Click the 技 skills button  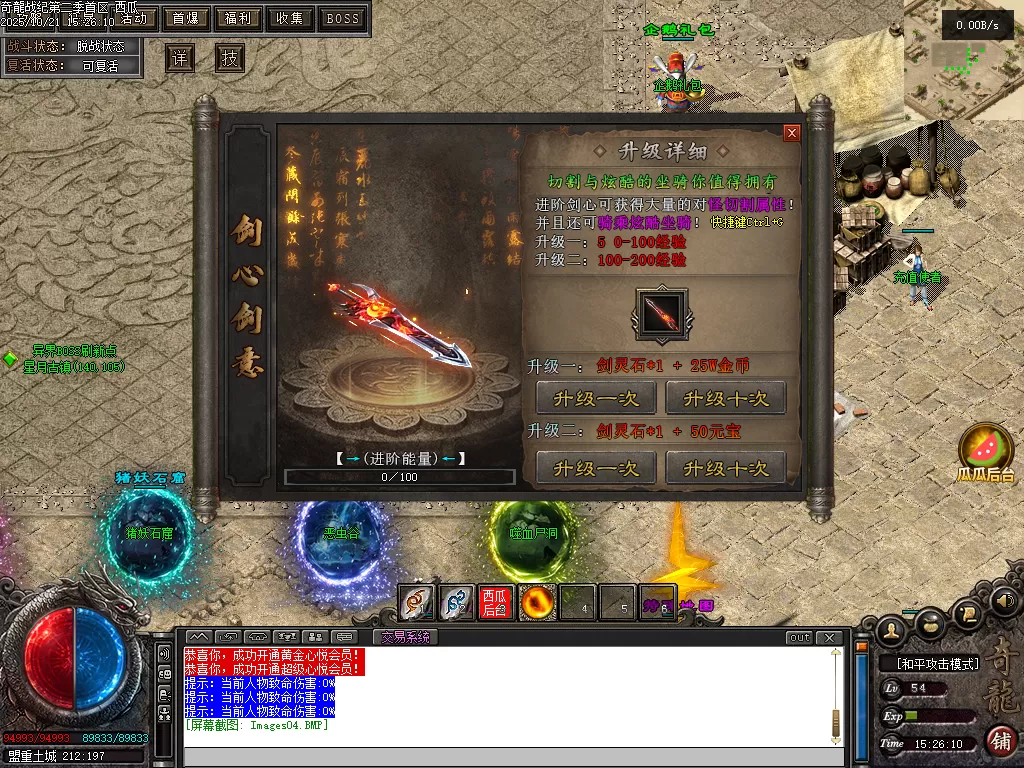click(x=230, y=58)
